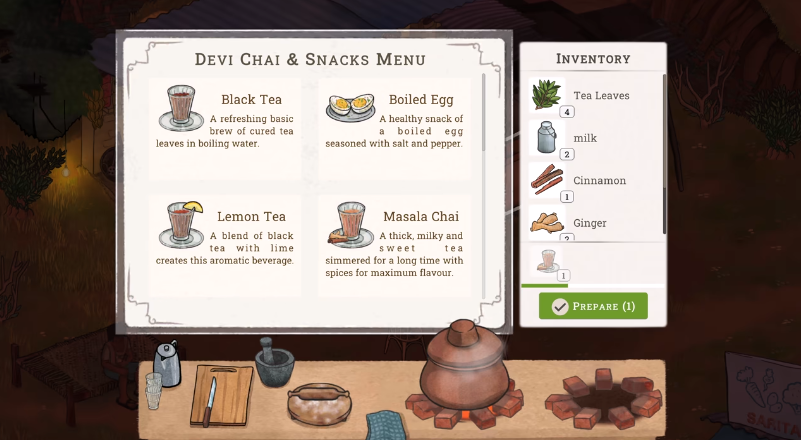The height and width of the screenshot is (440, 801).
Task: Click the inventory list scrollbar
Action: click(665, 150)
